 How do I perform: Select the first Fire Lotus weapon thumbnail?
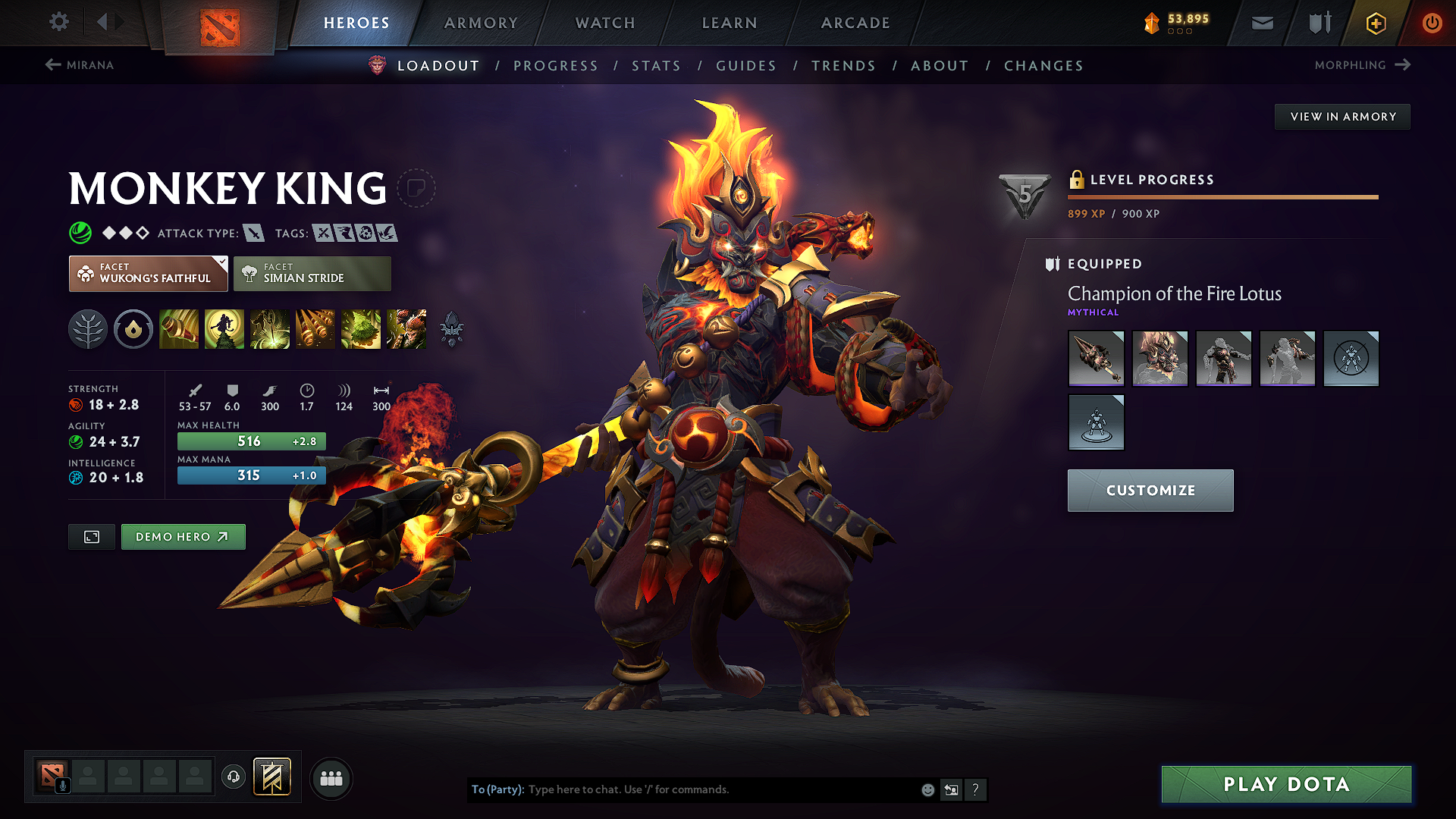pos(1096,358)
